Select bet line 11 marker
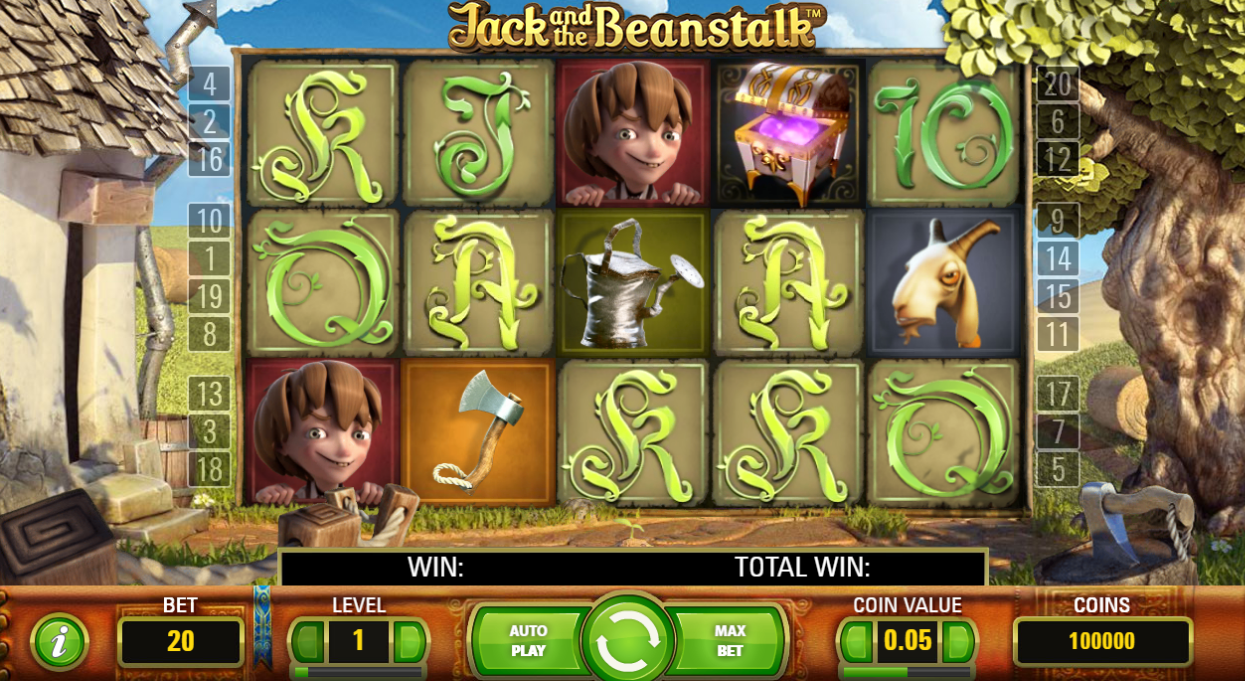This screenshot has height=681, width=1245. click(1057, 334)
